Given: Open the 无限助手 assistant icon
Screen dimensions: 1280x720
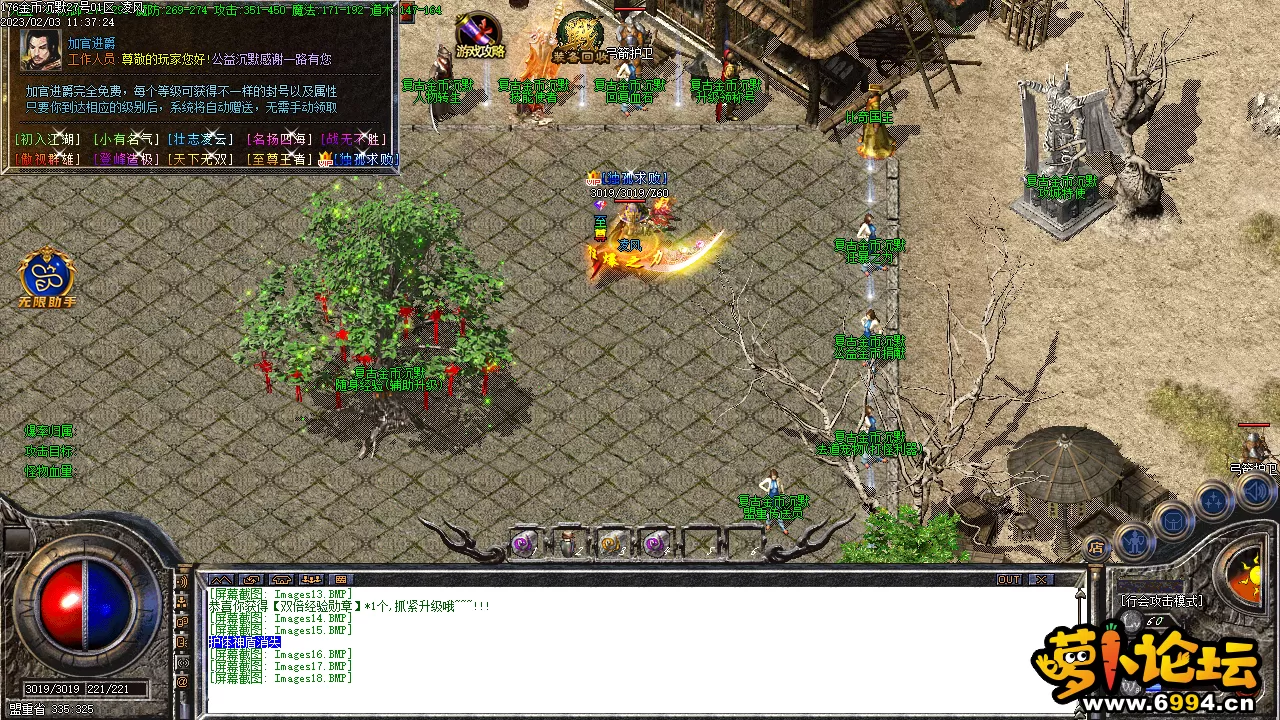Looking at the screenshot, I should click(x=46, y=278).
